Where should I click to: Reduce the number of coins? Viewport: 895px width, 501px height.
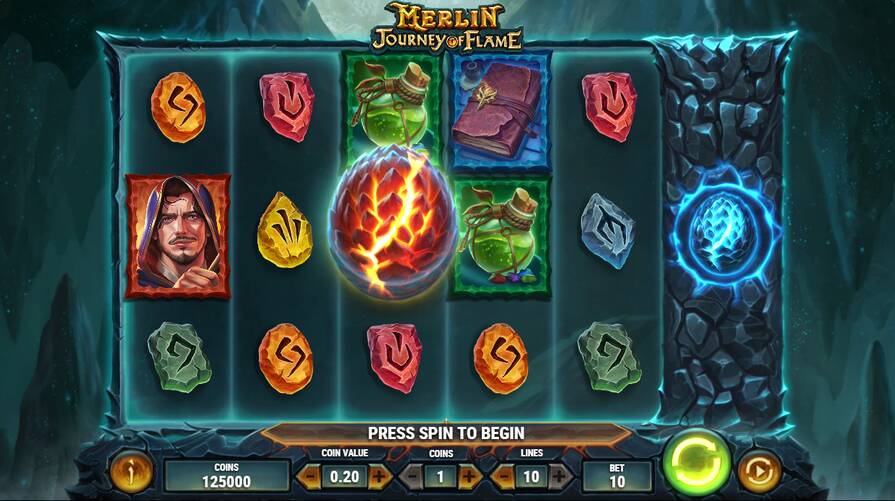414,476
